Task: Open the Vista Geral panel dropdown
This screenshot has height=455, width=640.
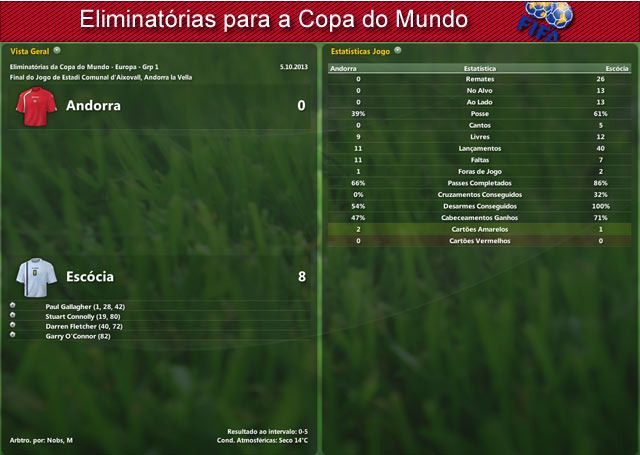Action: pos(57,49)
